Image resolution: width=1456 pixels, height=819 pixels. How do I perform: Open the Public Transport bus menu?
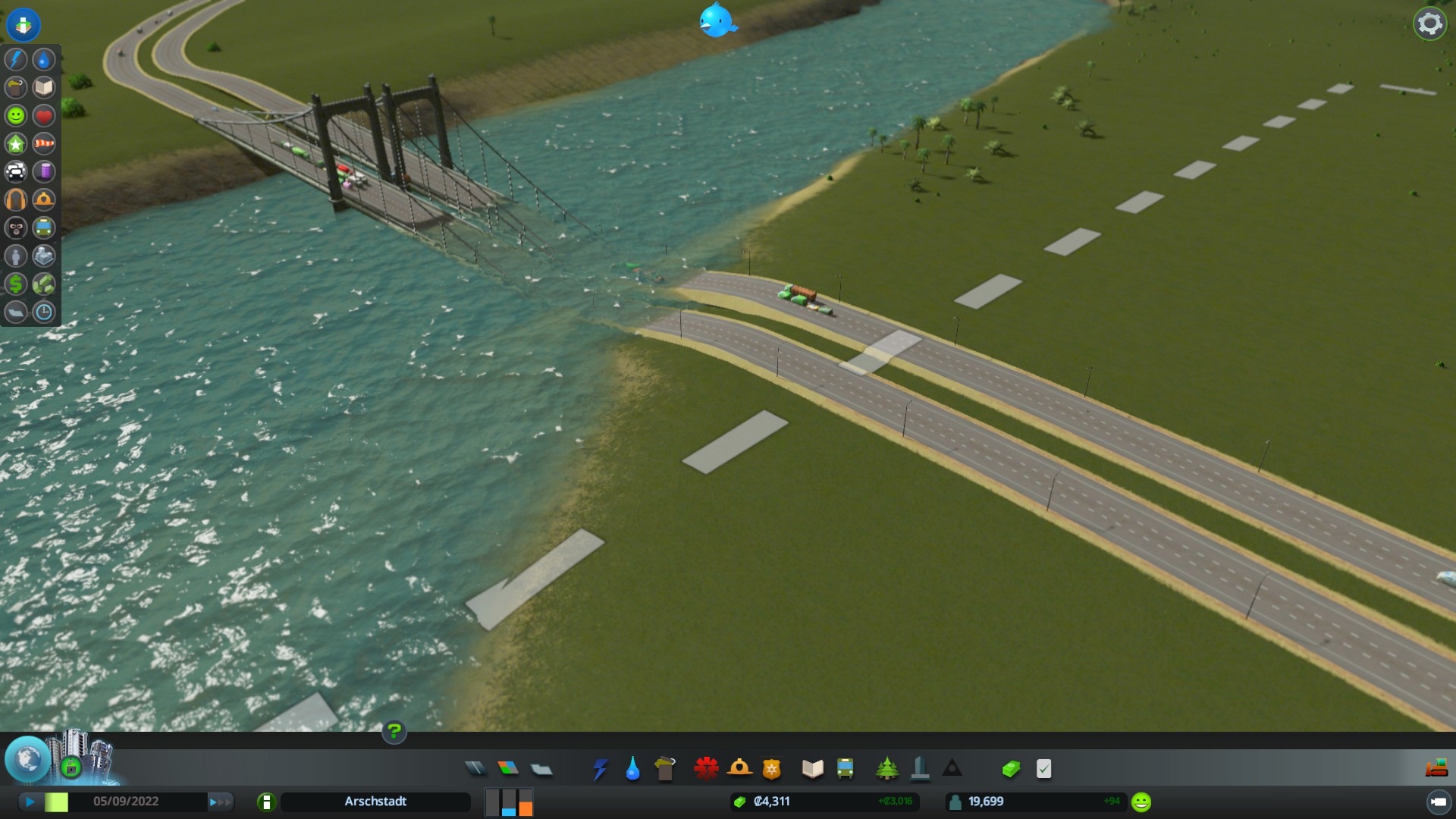845,769
